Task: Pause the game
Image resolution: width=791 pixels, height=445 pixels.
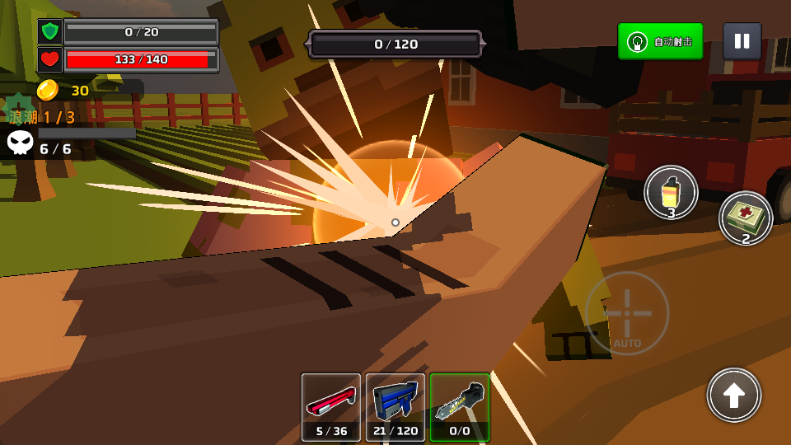Action: (x=742, y=41)
